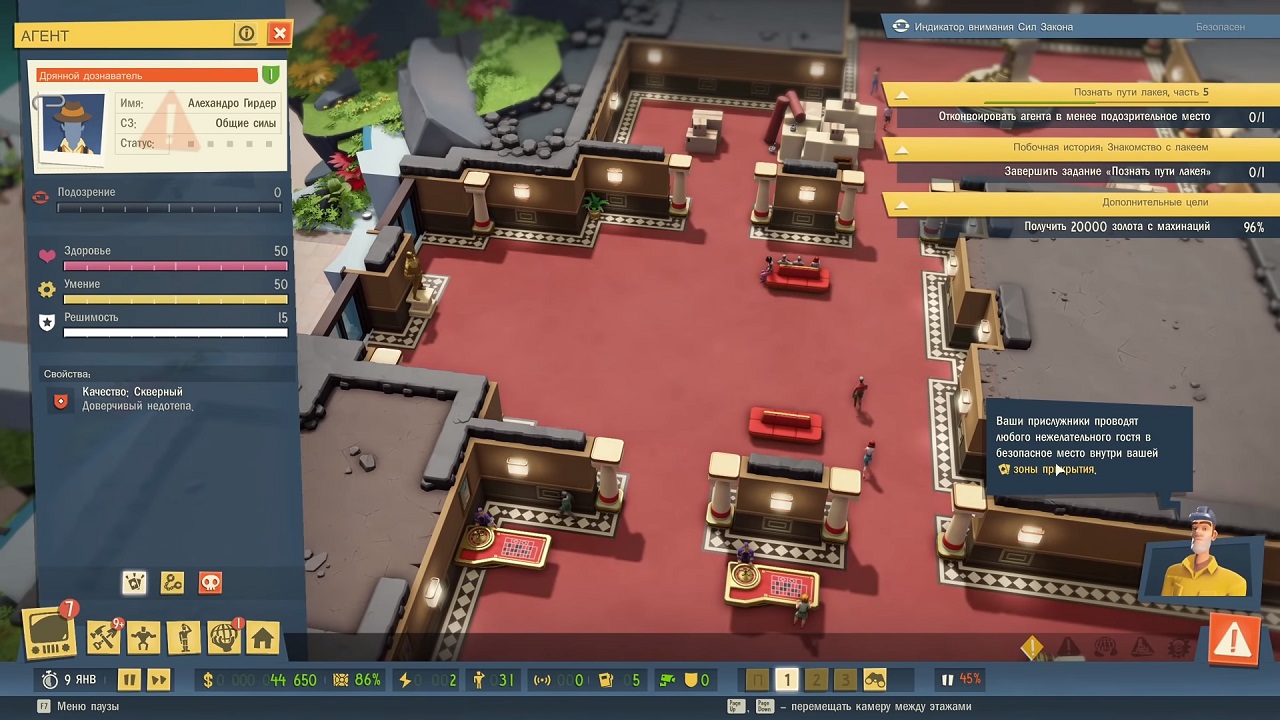This screenshot has width=1280, height=720.
Task: Order the kill action with red skull icon
Action: point(209,582)
